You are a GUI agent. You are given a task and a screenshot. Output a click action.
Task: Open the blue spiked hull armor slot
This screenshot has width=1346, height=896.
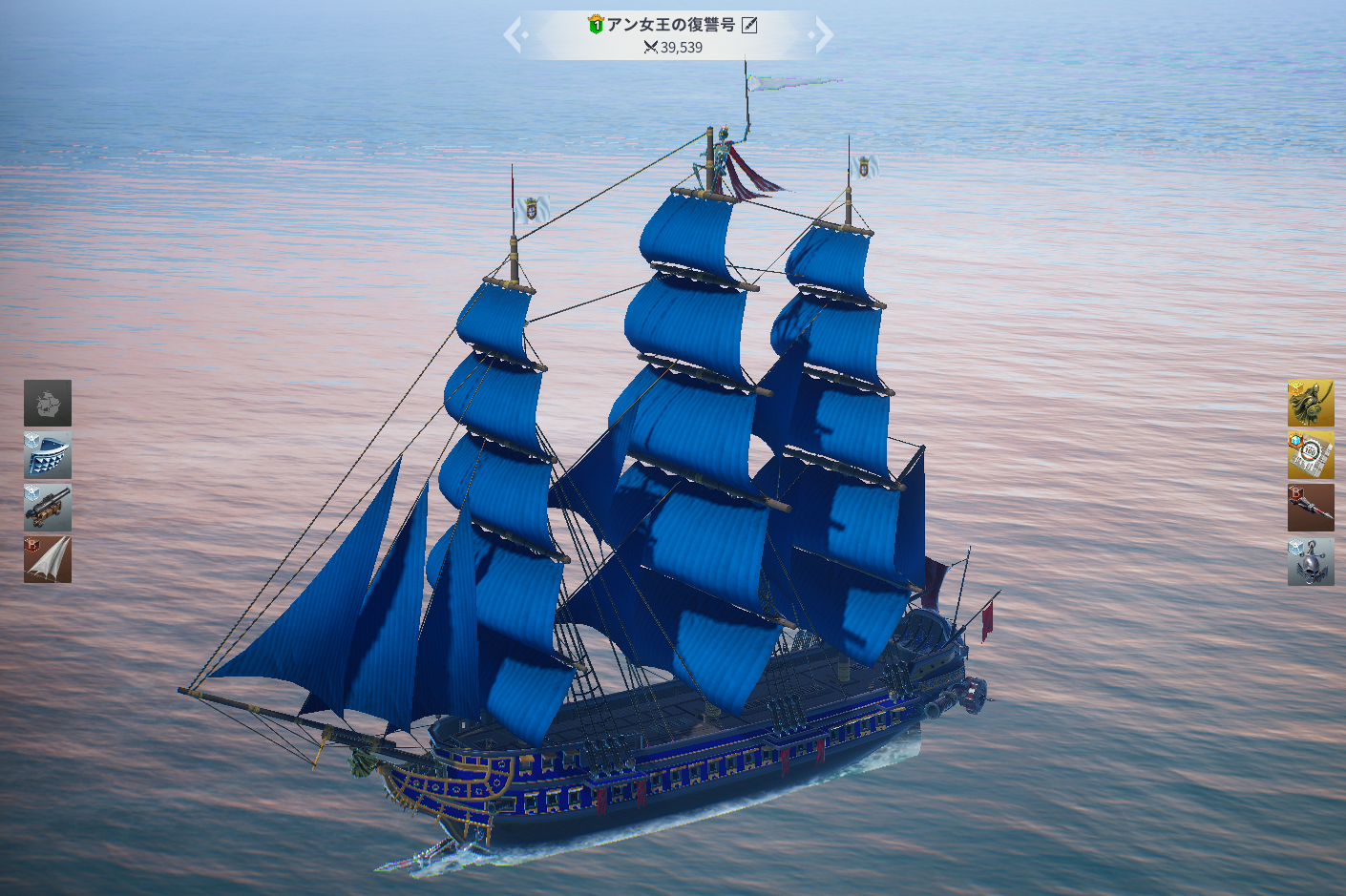pos(48,455)
